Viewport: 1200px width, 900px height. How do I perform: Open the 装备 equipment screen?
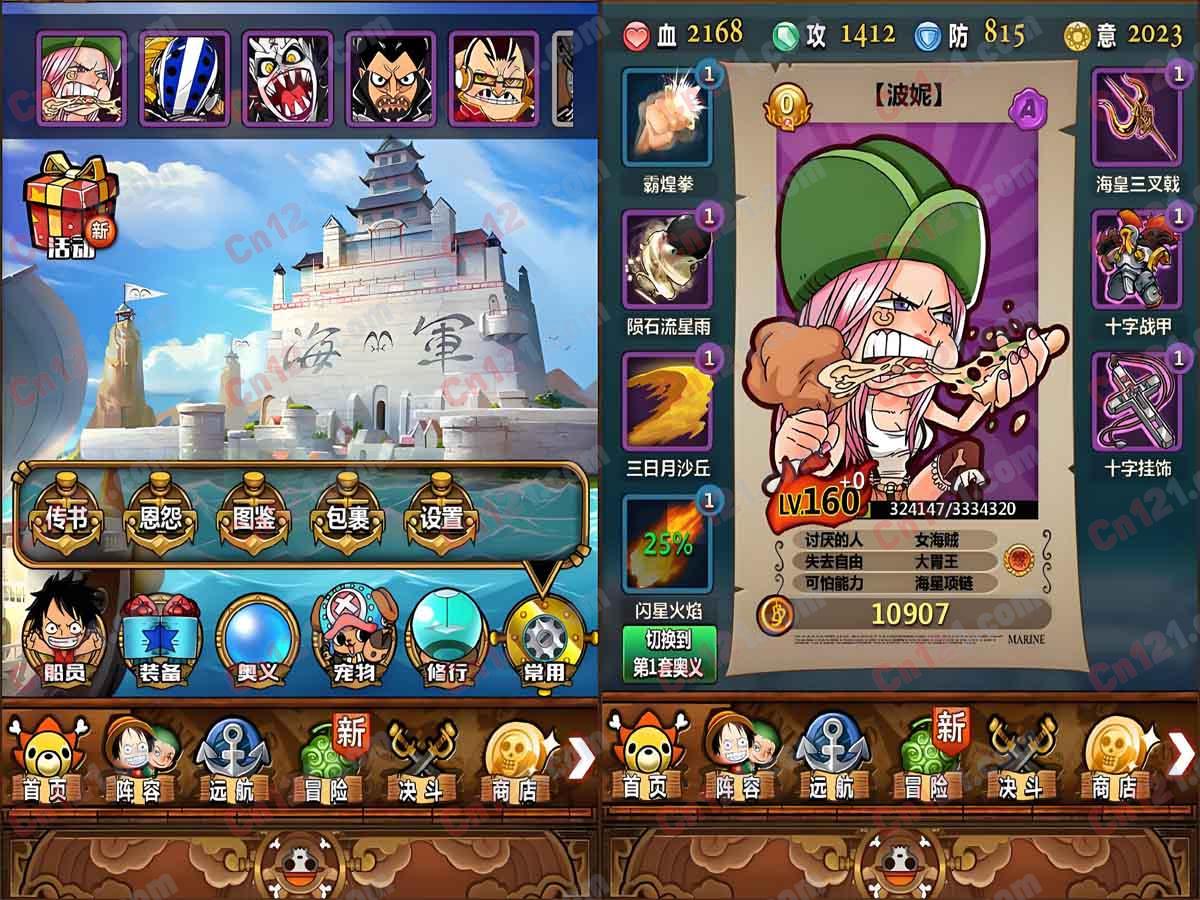(160, 637)
